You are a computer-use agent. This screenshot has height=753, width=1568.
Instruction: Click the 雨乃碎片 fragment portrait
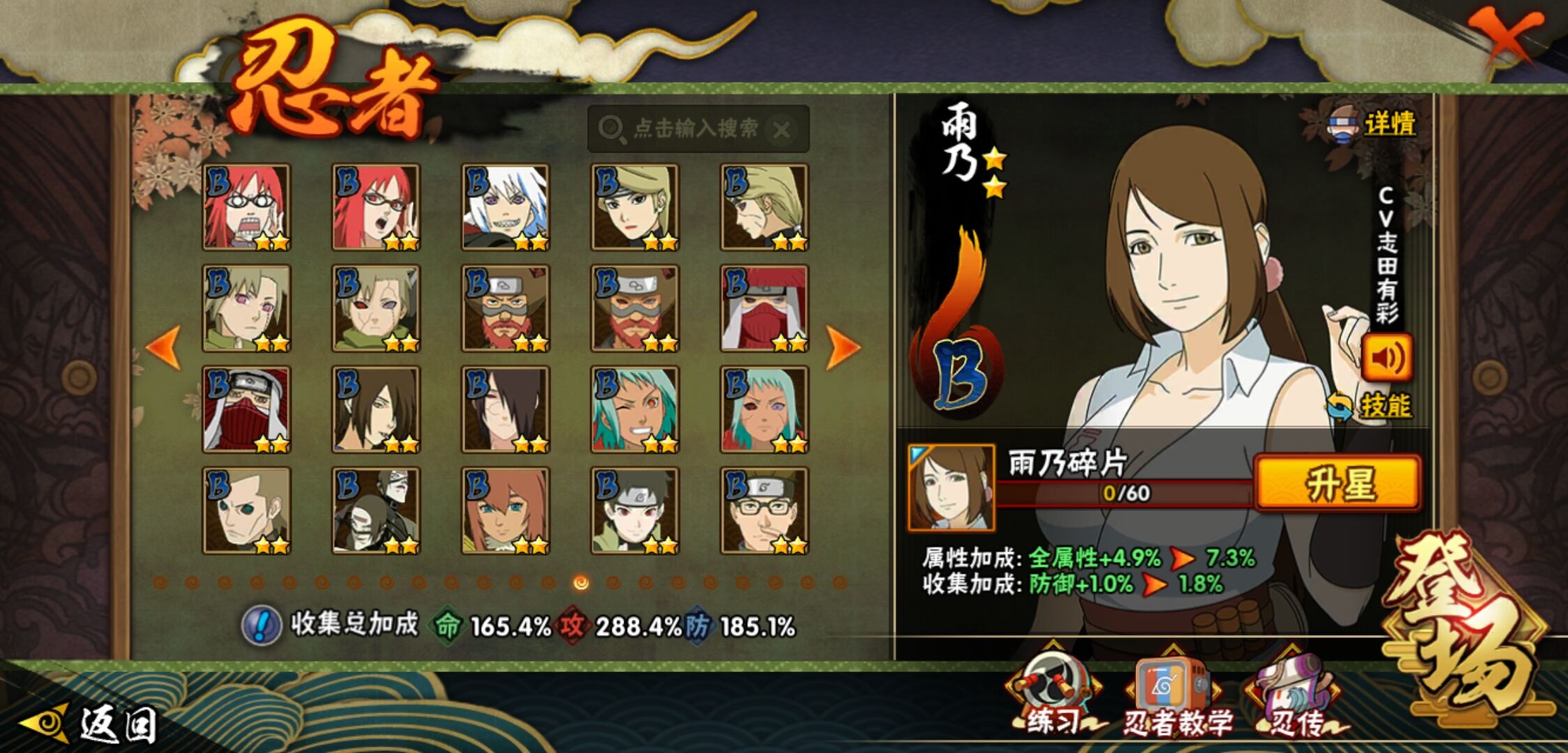(951, 487)
